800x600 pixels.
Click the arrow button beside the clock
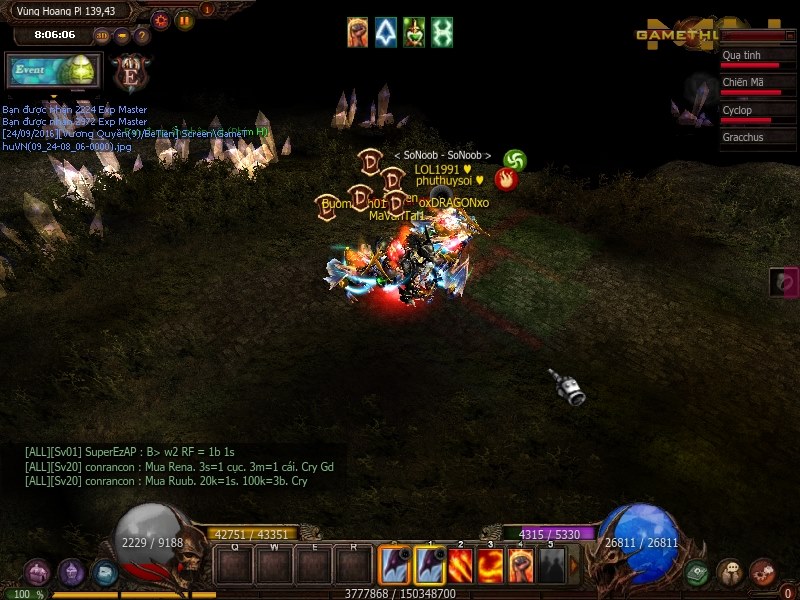[x=122, y=36]
